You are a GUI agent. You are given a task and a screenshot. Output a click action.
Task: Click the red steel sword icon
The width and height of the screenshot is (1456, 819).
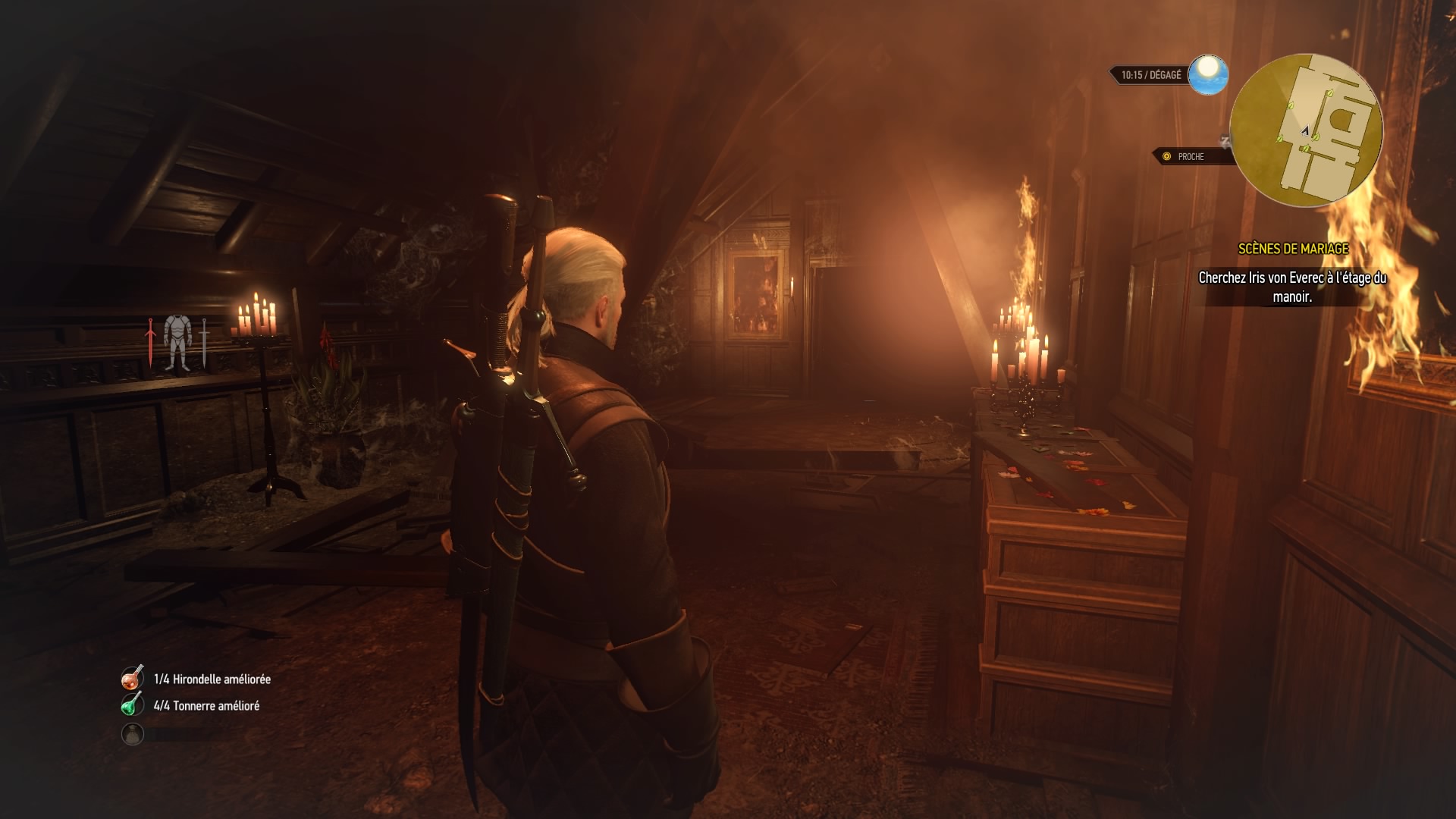pos(151,343)
